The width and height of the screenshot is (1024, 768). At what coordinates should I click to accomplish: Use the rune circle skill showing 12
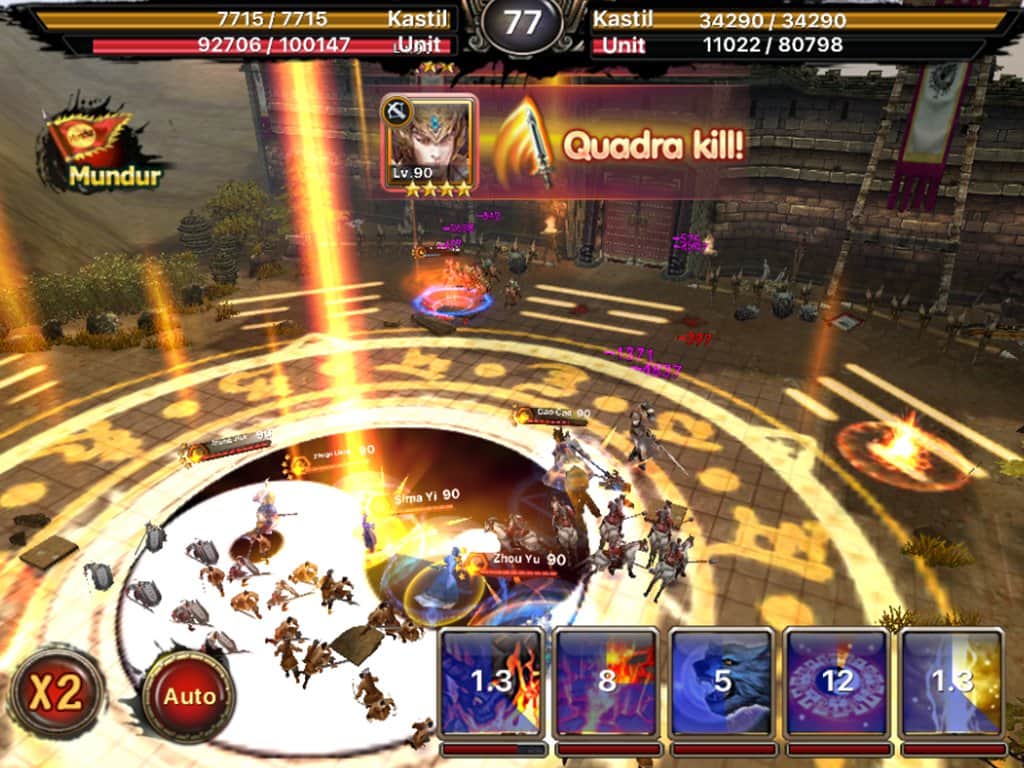[x=837, y=682]
